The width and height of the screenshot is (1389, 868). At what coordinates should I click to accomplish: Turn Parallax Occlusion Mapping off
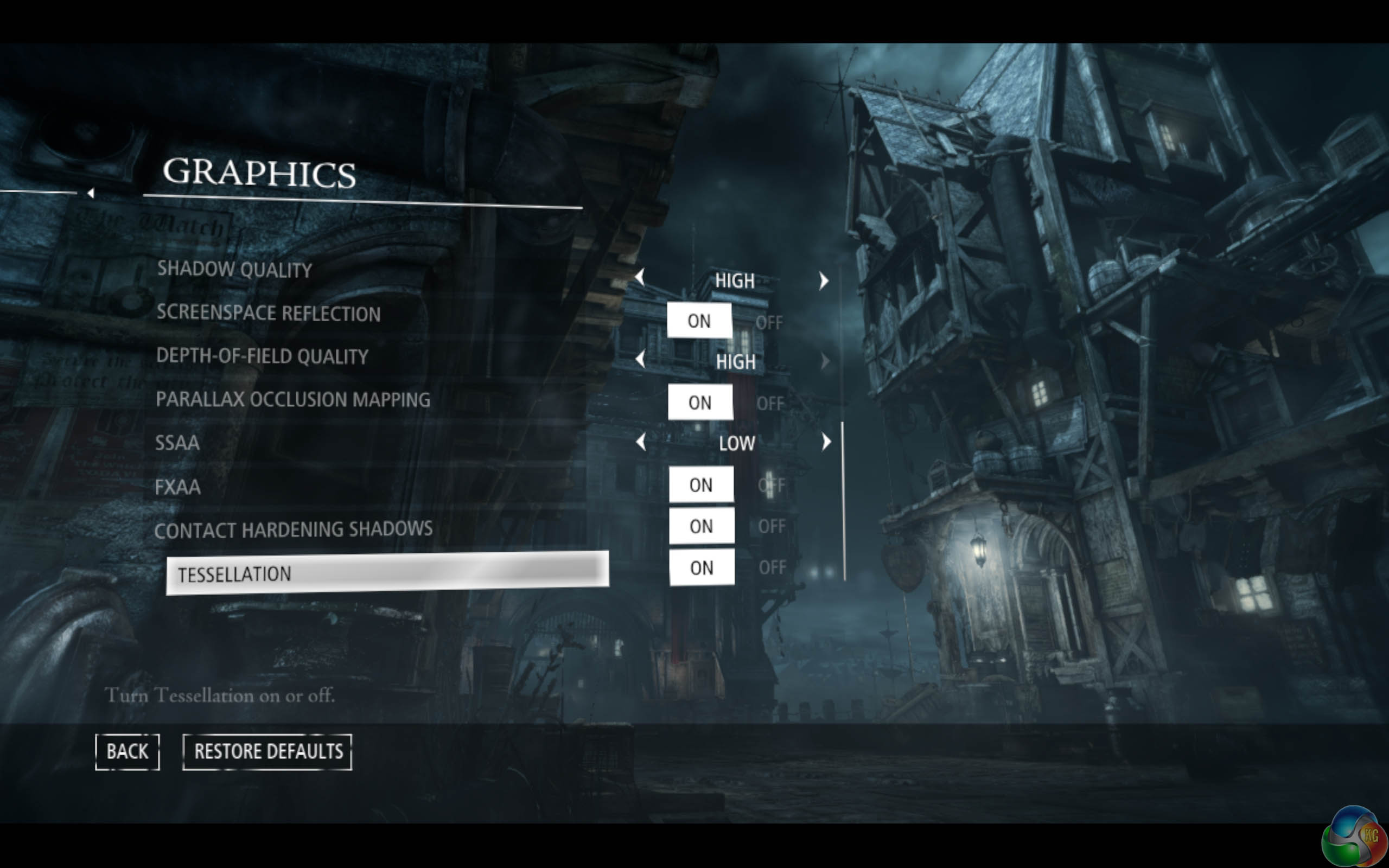tap(770, 404)
